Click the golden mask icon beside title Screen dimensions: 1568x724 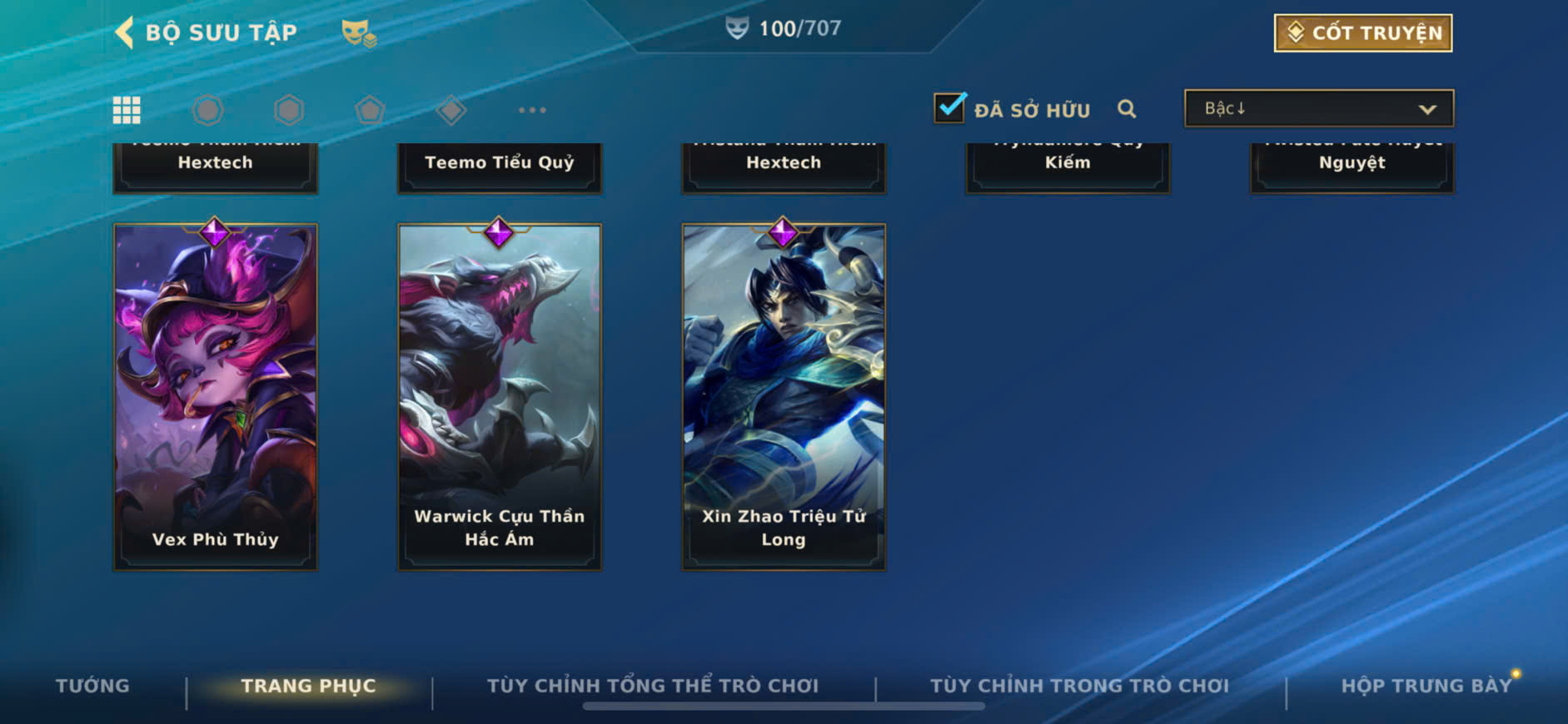pyautogui.click(x=359, y=33)
